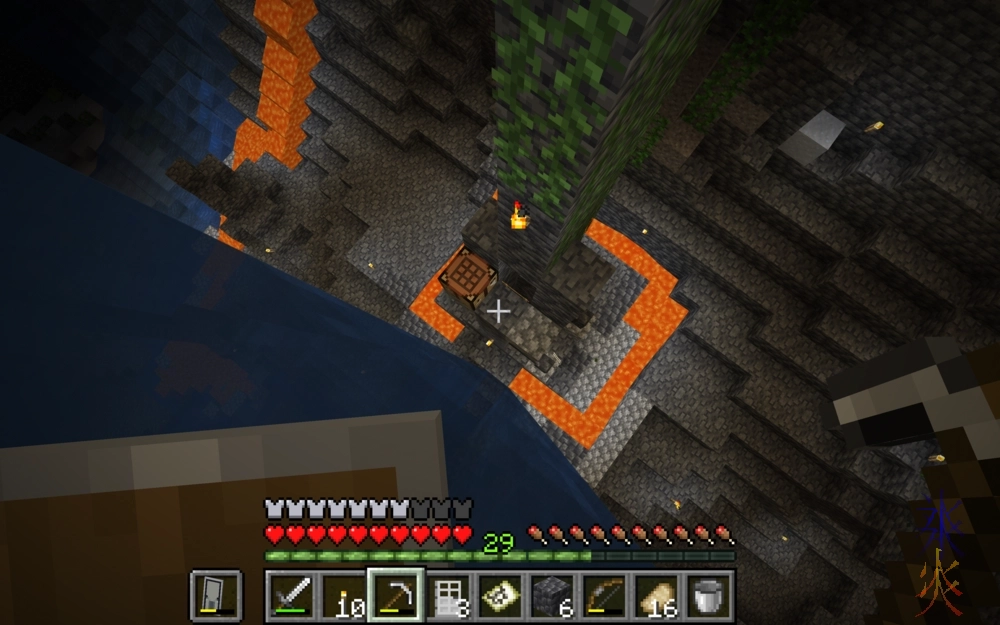Select the pickaxe in the hotbar

coord(396,596)
